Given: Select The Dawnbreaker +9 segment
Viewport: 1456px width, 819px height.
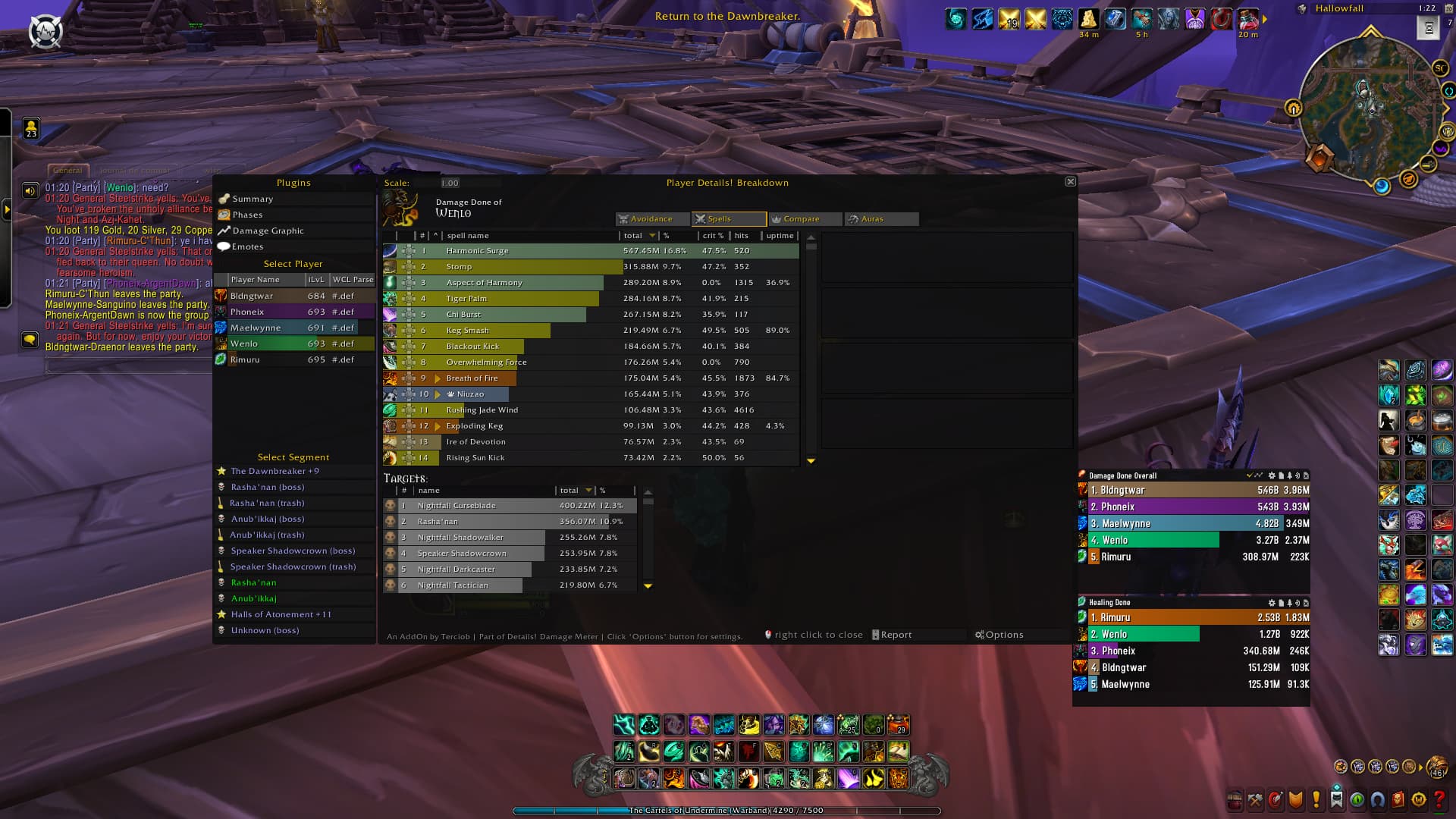Looking at the screenshot, I should coord(275,471).
